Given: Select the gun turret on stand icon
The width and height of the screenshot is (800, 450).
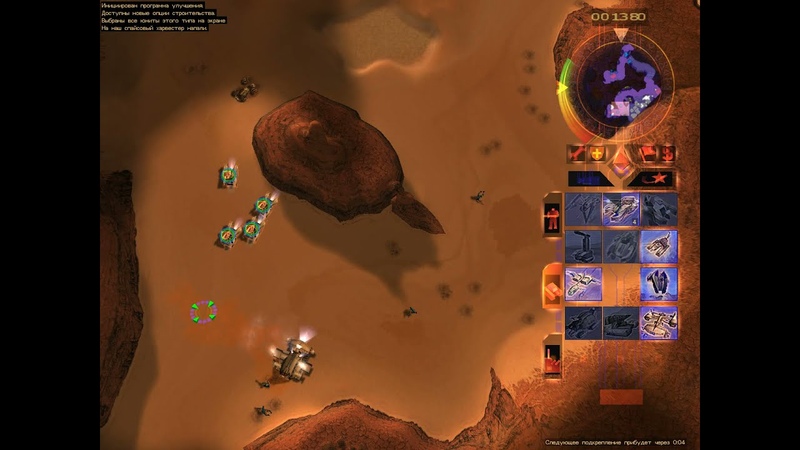Looking at the screenshot, I should tap(583, 246).
